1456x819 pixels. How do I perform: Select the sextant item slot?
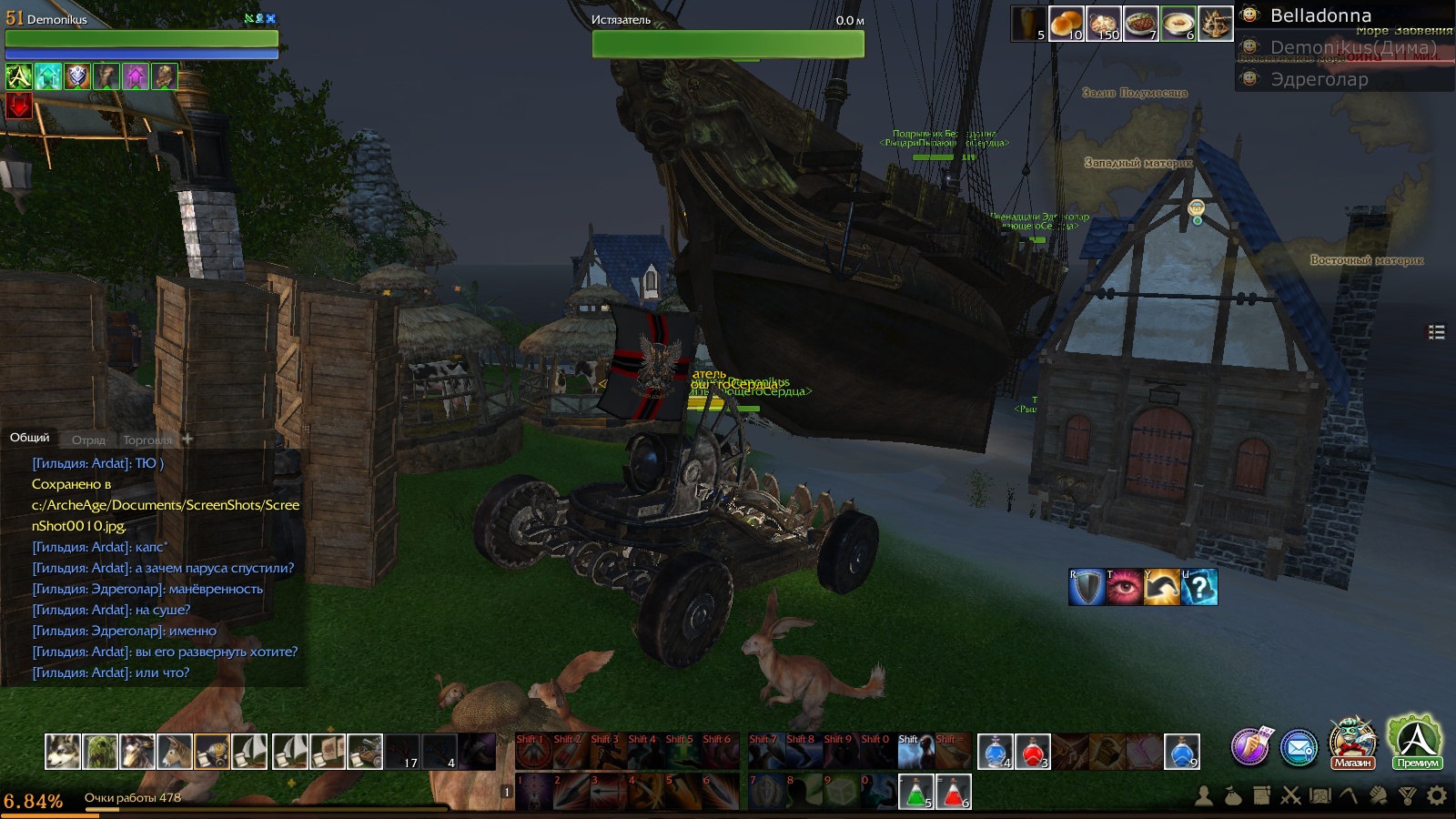[1215, 24]
